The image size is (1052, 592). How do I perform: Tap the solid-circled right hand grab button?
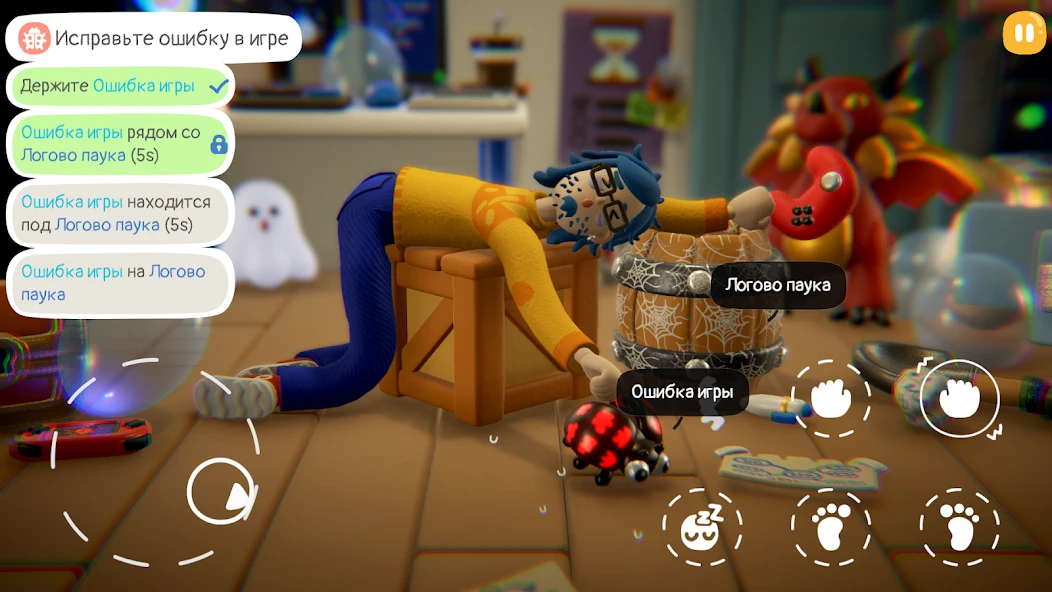(x=959, y=398)
